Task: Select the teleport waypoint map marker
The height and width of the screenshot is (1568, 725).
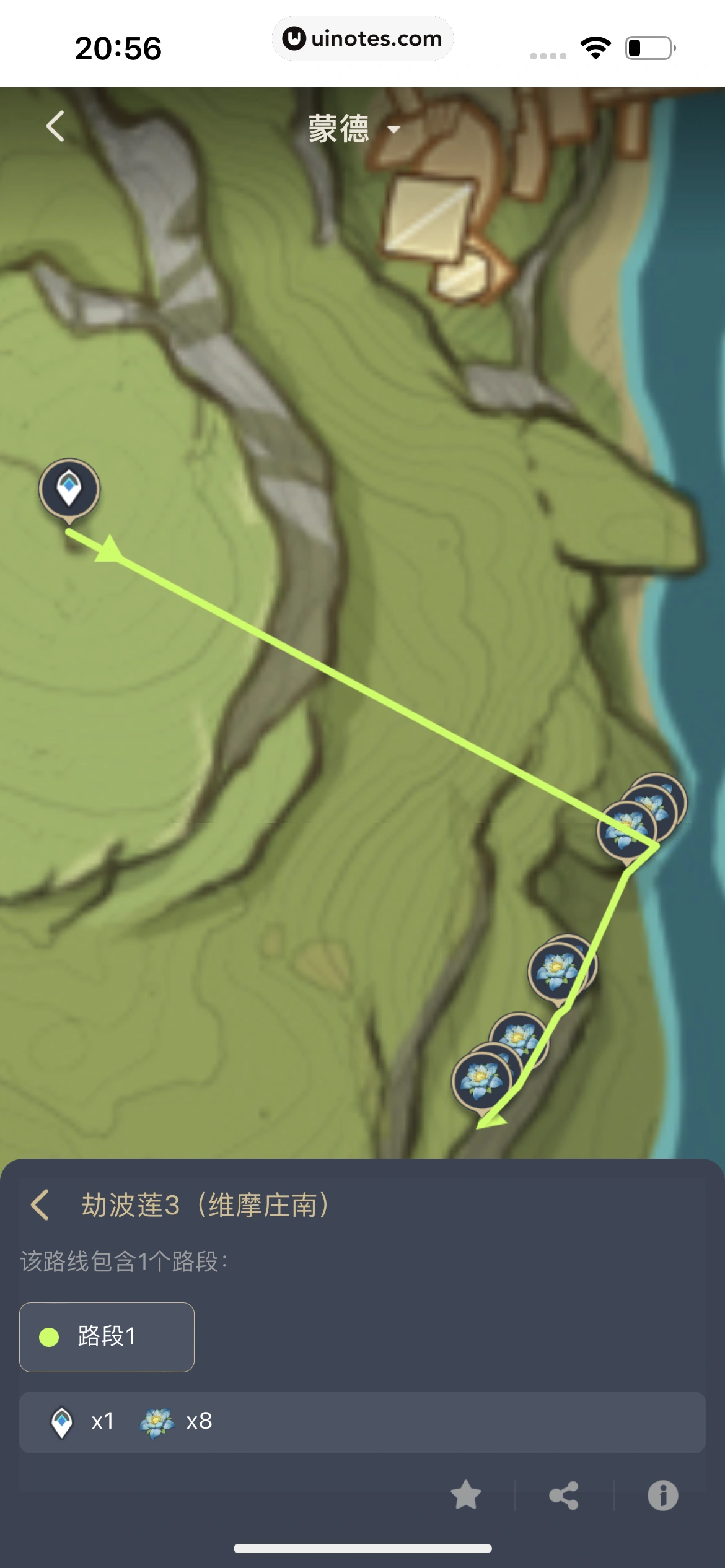Action: (69, 489)
